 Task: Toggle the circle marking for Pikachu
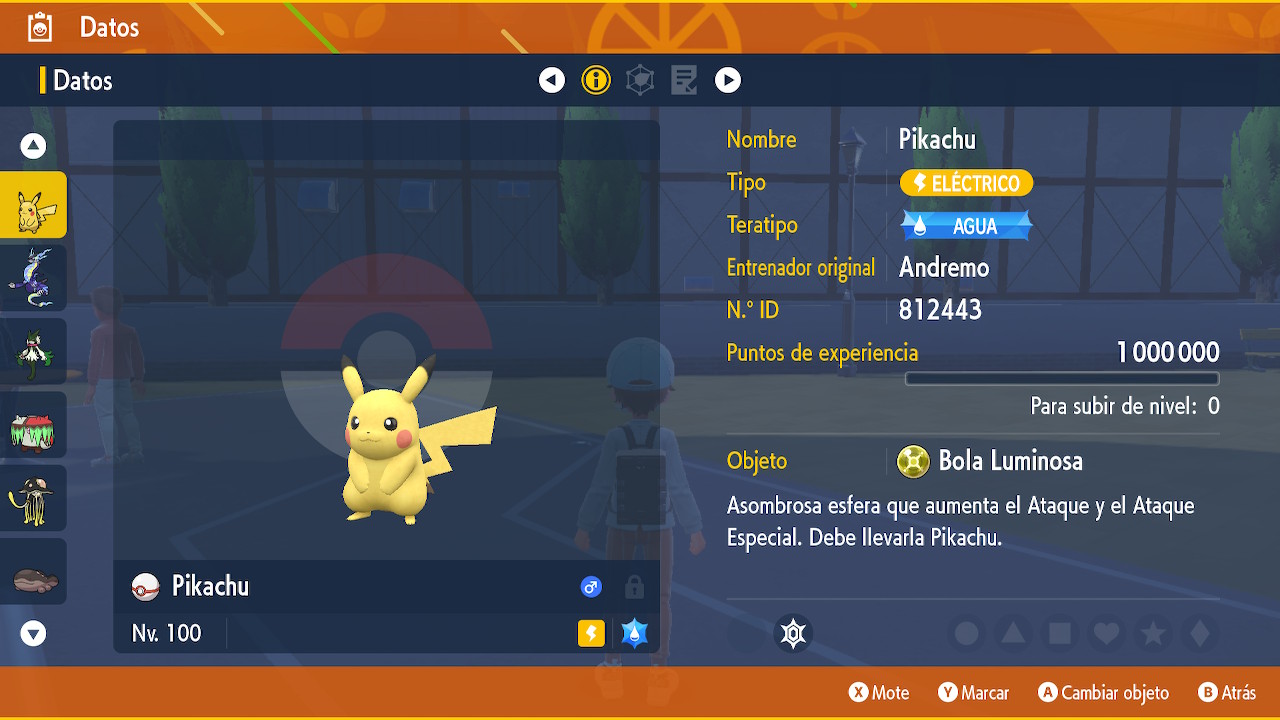coord(964,633)
